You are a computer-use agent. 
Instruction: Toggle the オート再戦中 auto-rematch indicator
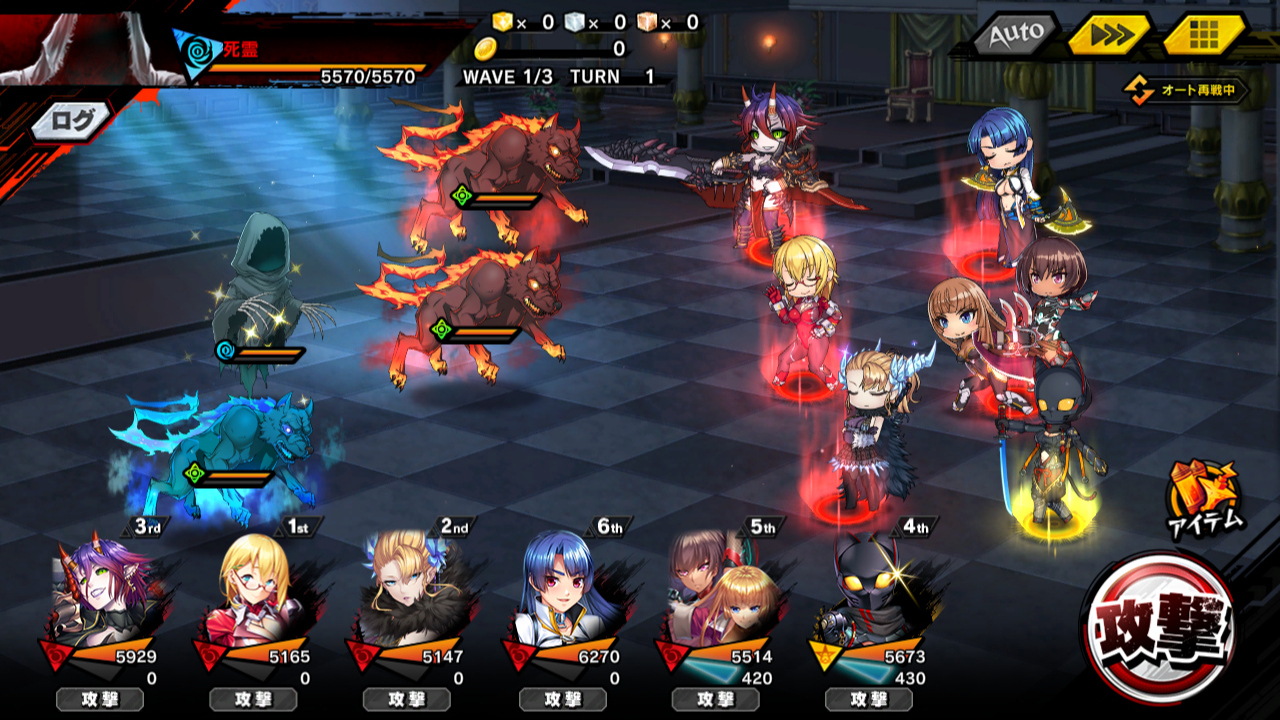pyautogui.click(x=1188, y=91)
